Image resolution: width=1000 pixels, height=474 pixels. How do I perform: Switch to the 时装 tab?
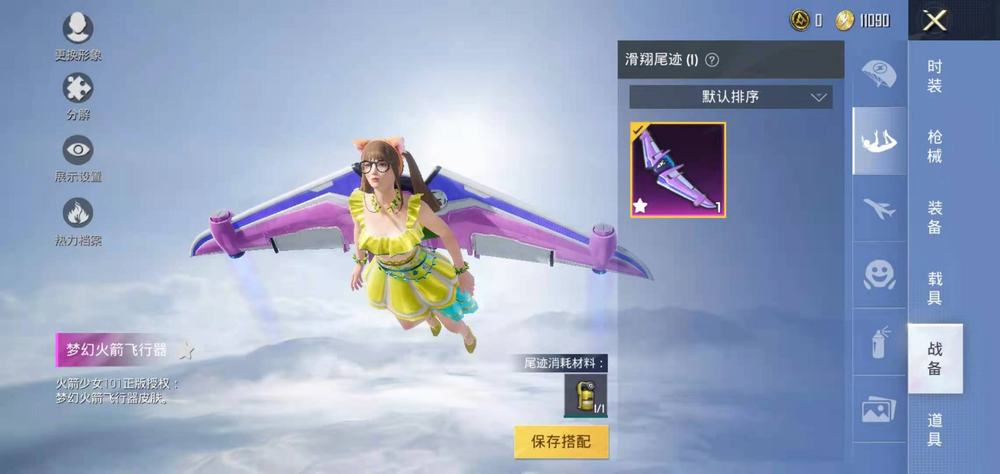pyautogui.click(x=935, y=76)
